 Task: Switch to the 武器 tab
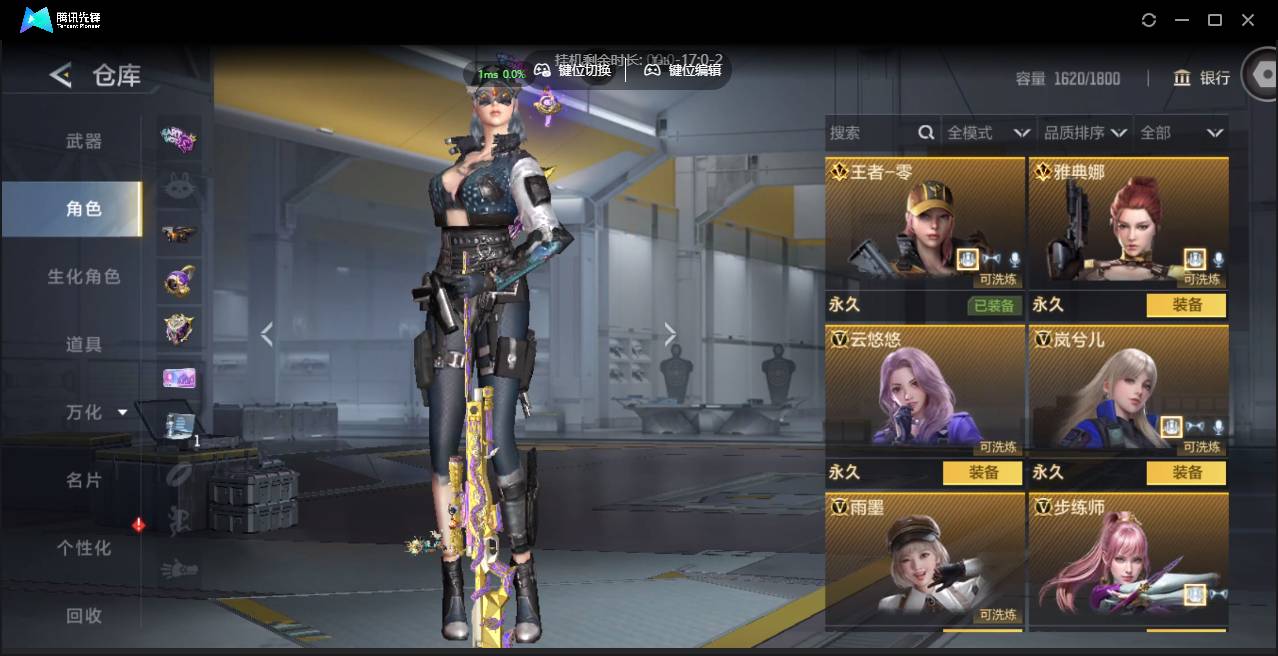pos(84,141)
